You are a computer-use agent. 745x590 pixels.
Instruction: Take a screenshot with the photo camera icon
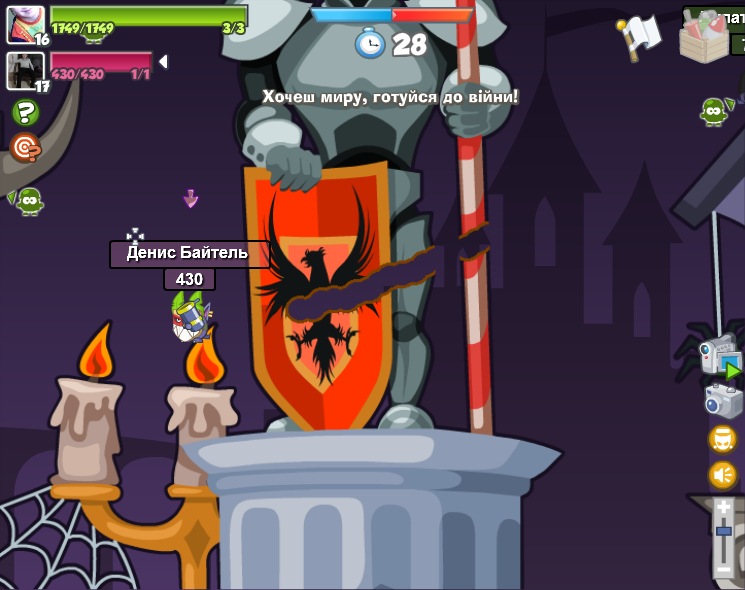(722, 400)
